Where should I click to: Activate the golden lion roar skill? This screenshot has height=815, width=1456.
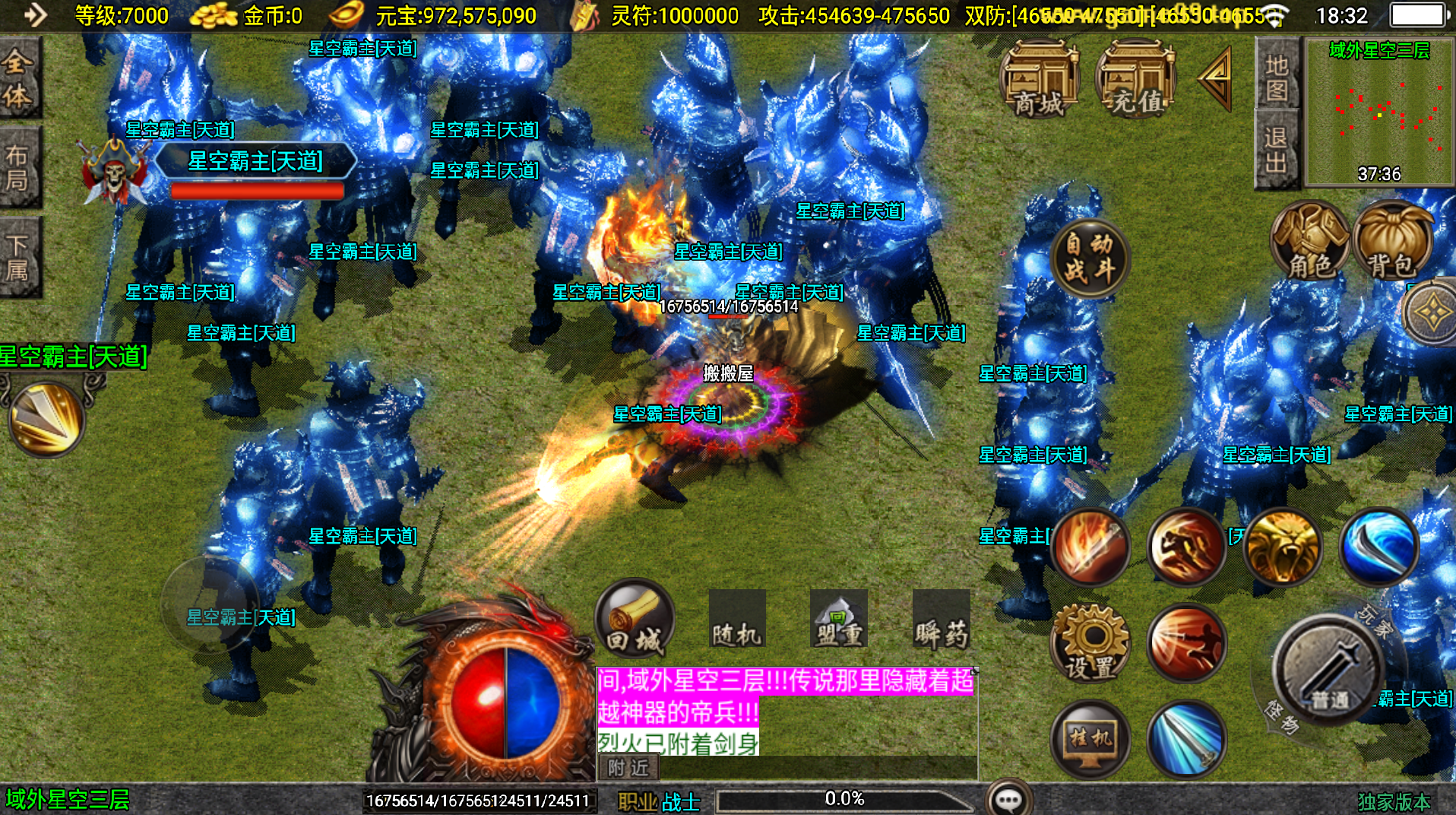coord(1282,546)
